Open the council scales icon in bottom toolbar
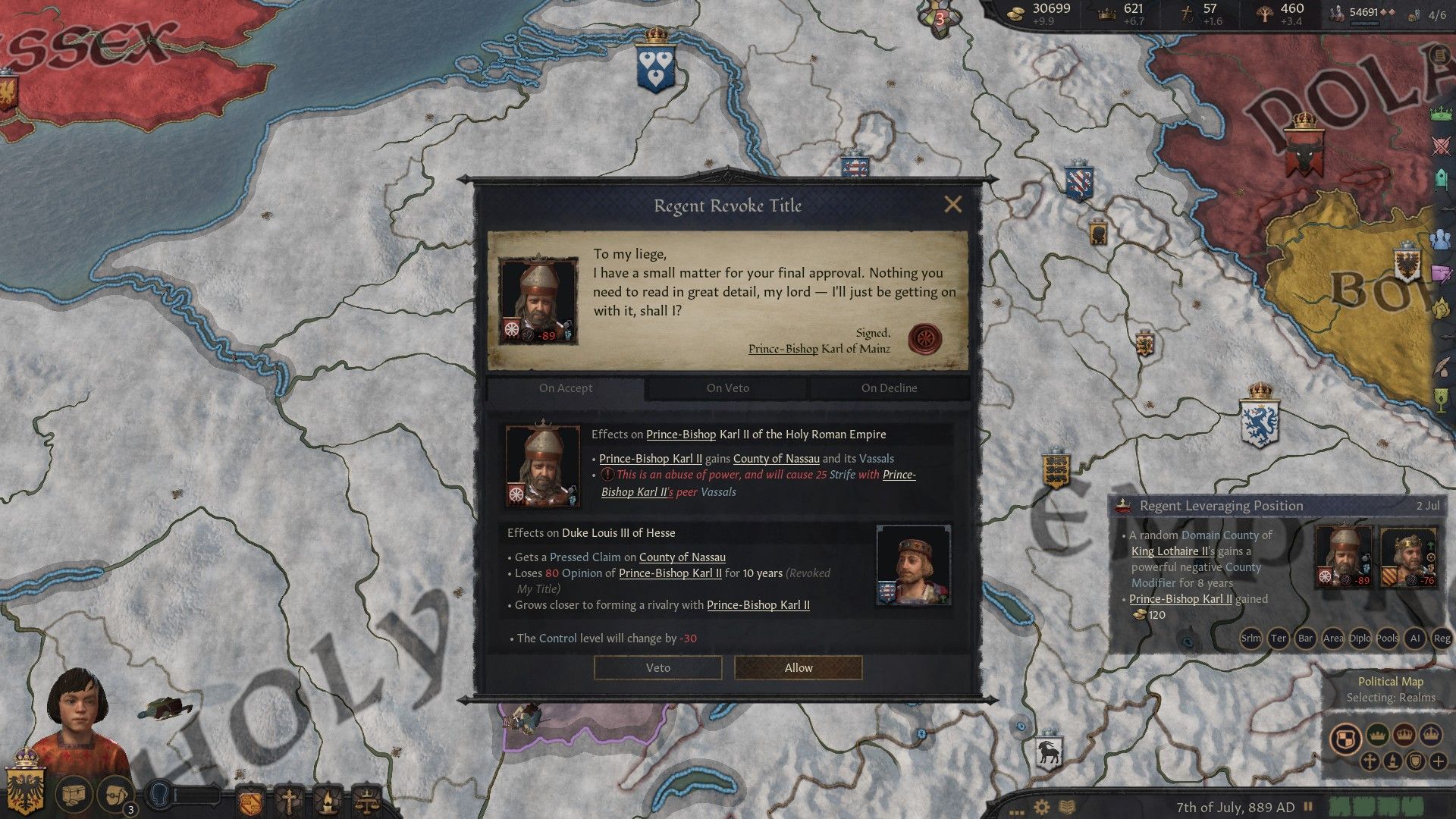 pyautogui.click(x=368, y=801)
